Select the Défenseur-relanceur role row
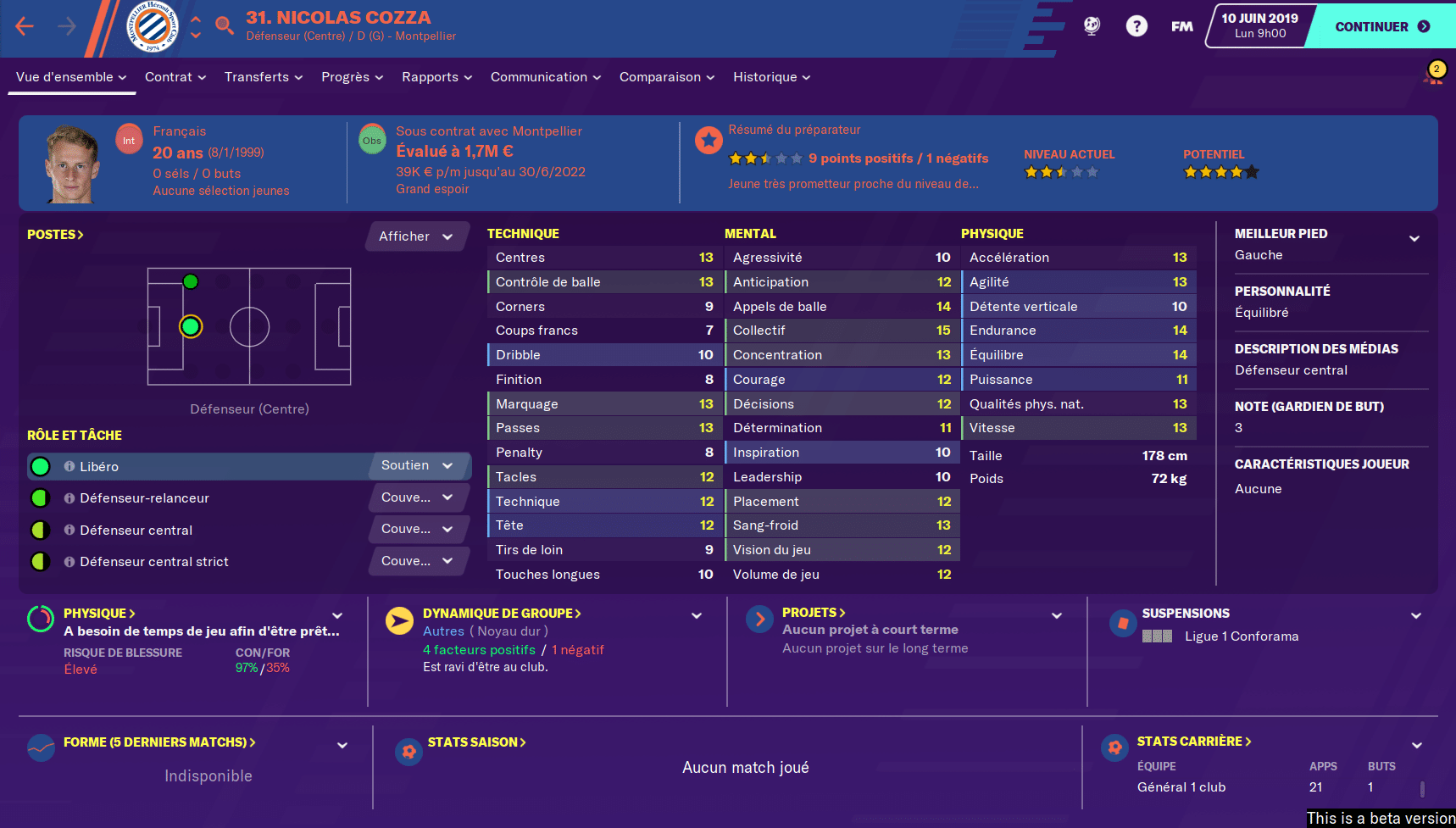This screenshot has width=1456, height=828. pos(144,498)
